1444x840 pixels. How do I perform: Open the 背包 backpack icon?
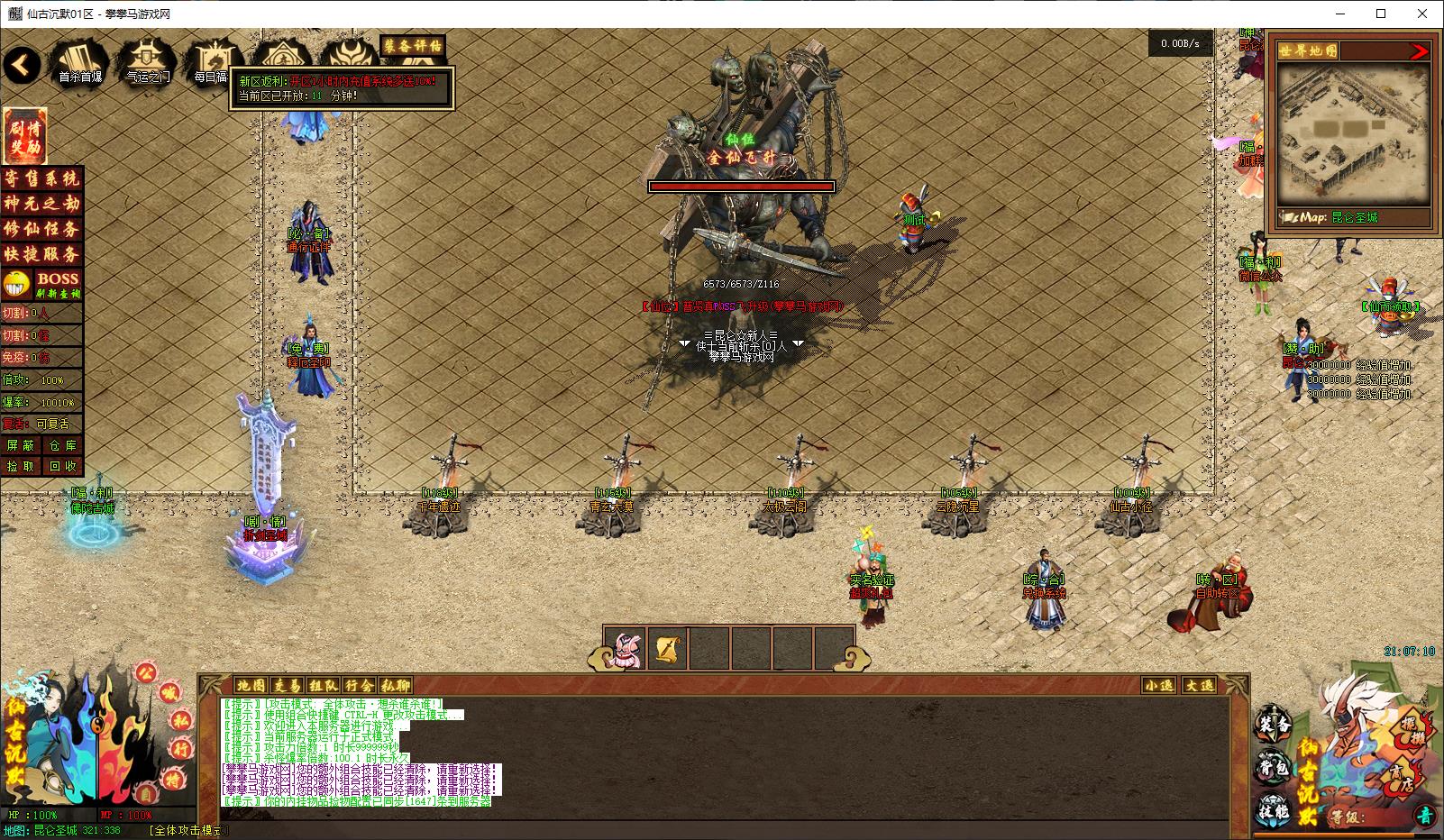click(1275, 769)
